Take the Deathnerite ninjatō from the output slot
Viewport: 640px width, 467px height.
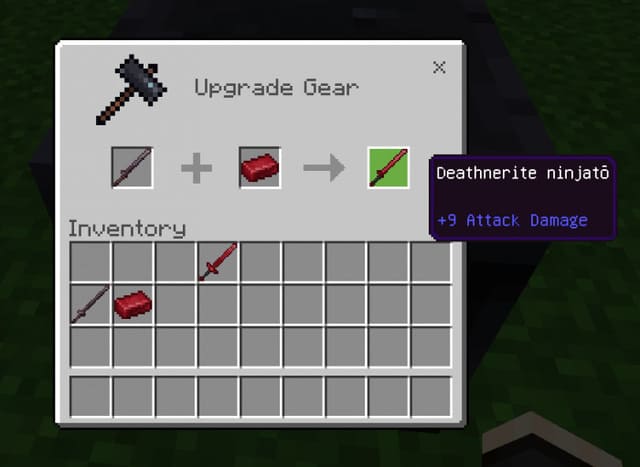(x=388, y=167)
